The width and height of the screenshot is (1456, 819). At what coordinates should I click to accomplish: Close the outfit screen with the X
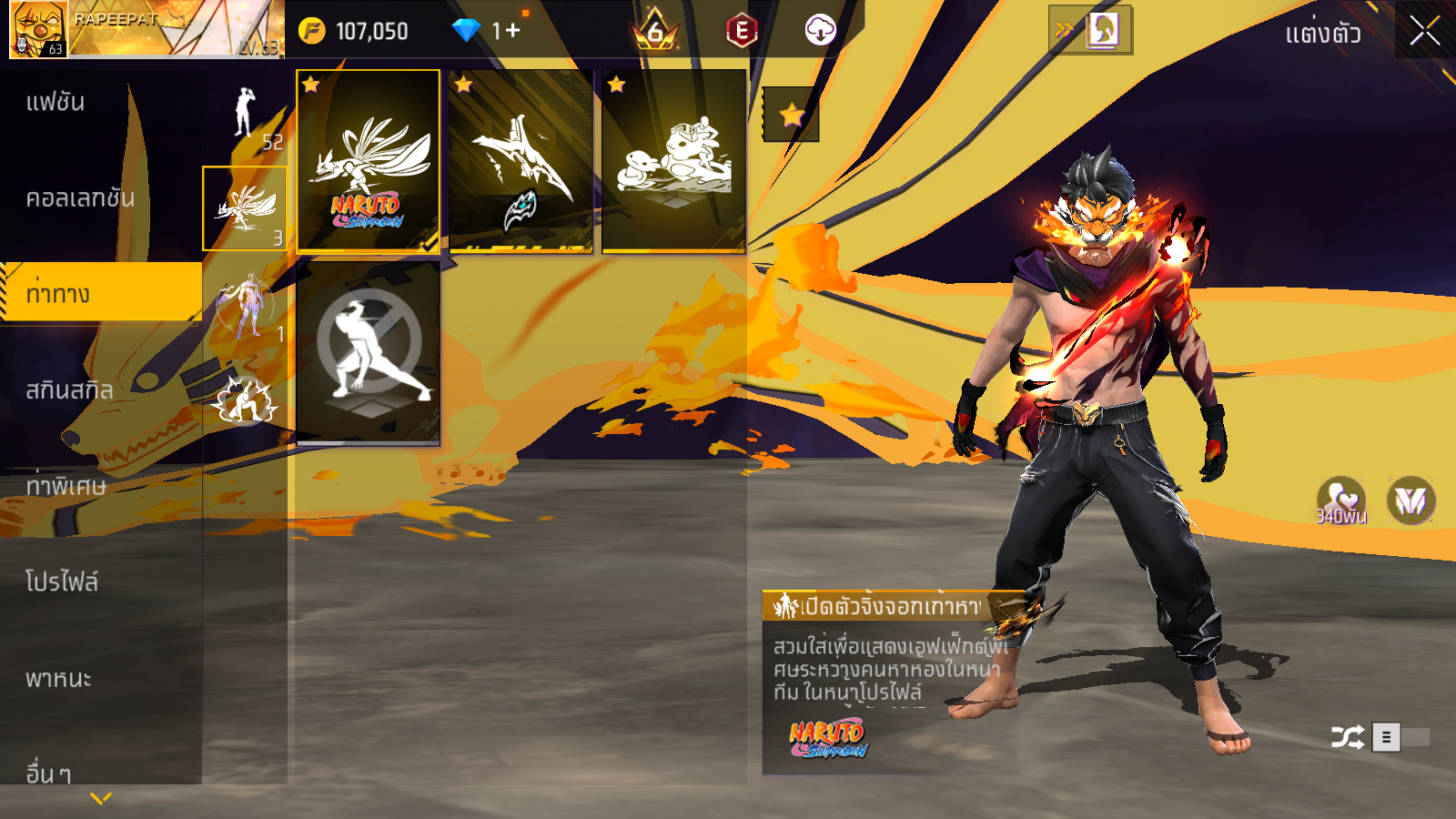click(x=1424, y=31)
